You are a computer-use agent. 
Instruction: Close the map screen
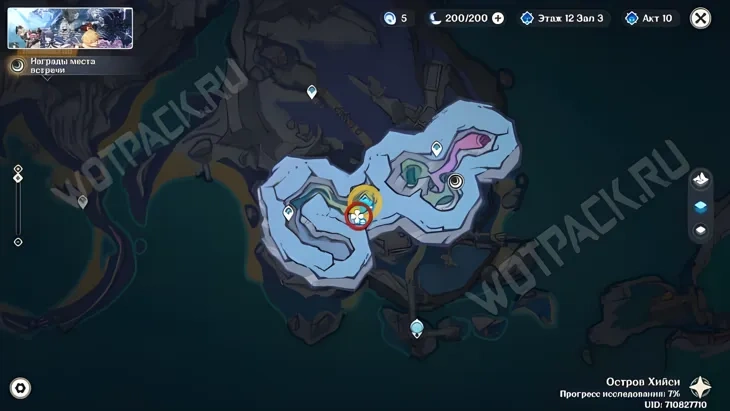click(x=701, y=18)
